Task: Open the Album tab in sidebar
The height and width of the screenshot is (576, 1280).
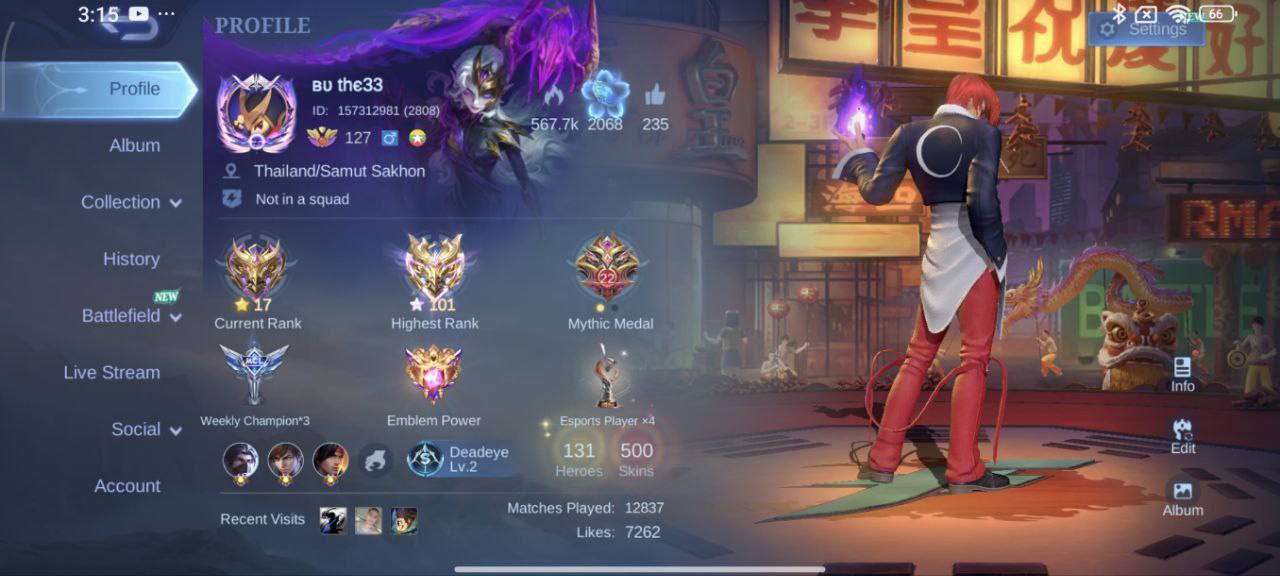Action: [134, 145]
